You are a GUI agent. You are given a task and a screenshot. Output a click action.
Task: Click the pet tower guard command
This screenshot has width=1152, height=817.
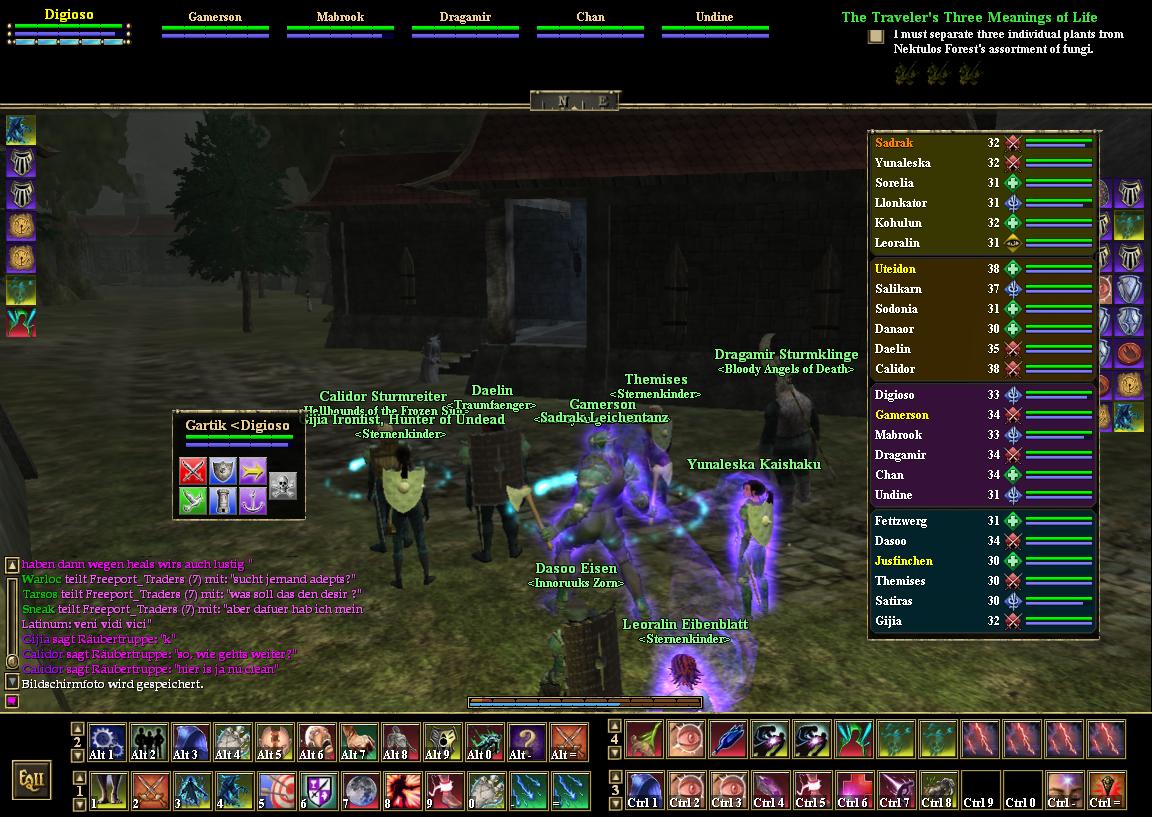223,500
